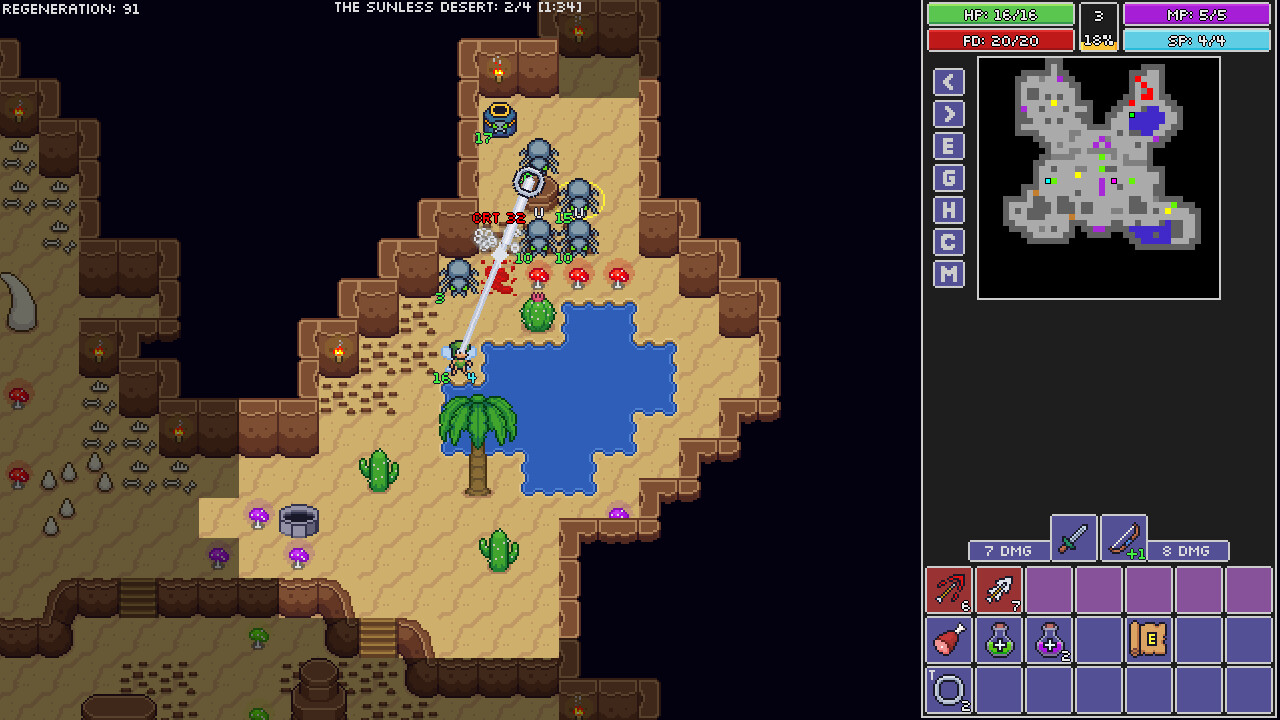Click the stack of 6 flame arrows
Screen dimensions: 1280x720
tap(947, 589)
